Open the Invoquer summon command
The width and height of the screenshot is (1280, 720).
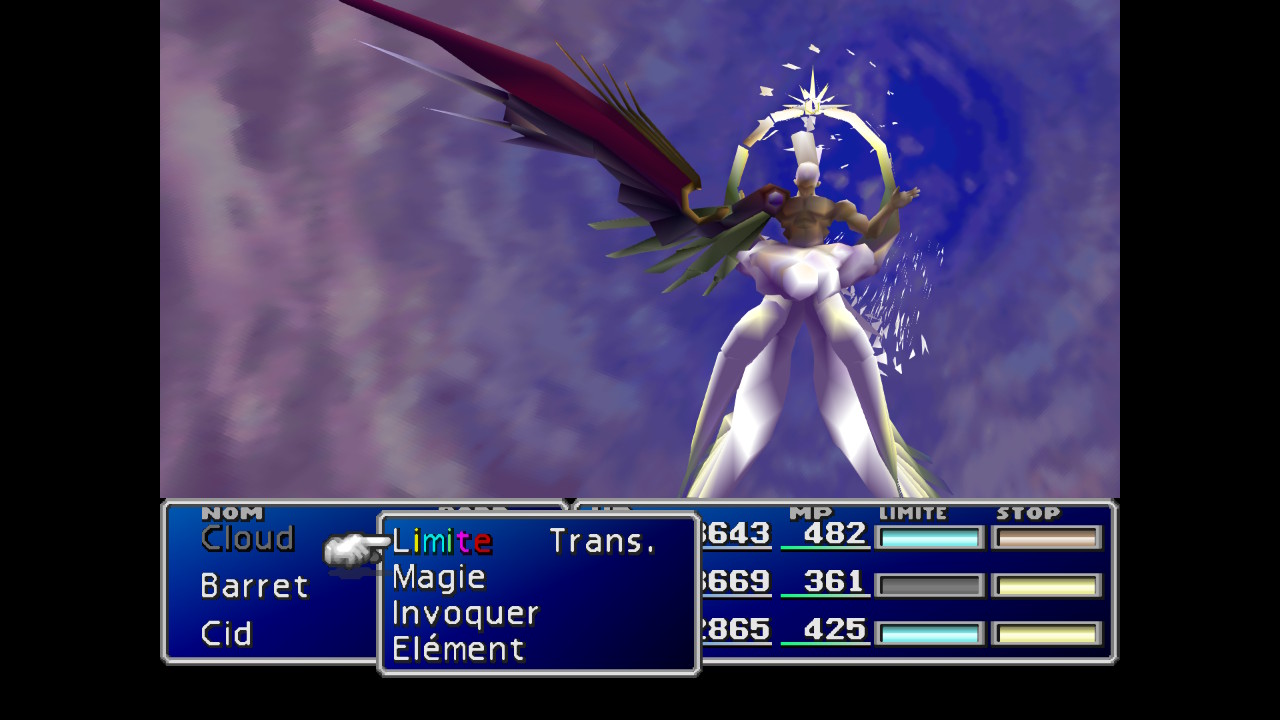pos(465,614)
